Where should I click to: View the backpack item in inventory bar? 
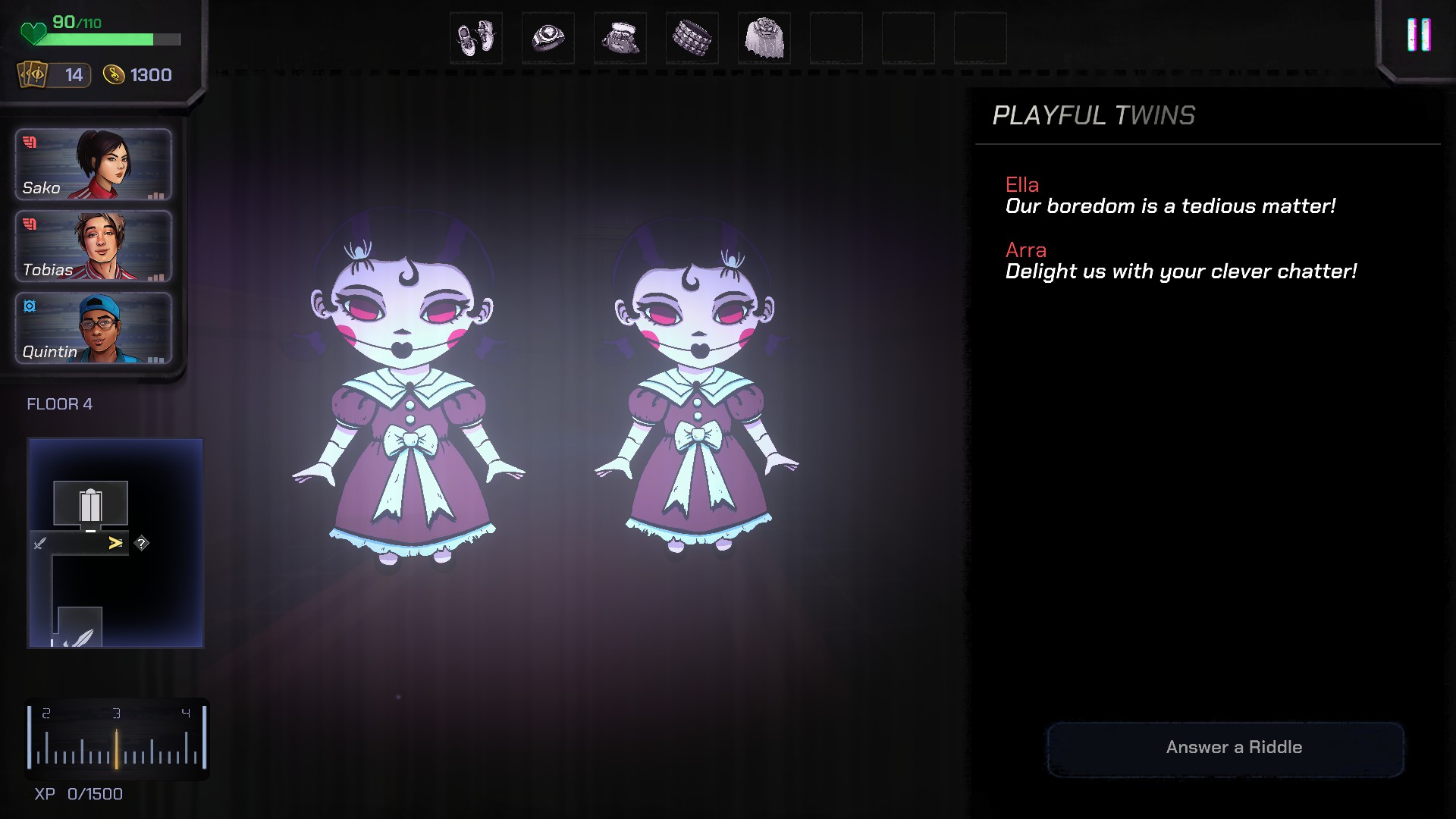click(x=620, y=38)
